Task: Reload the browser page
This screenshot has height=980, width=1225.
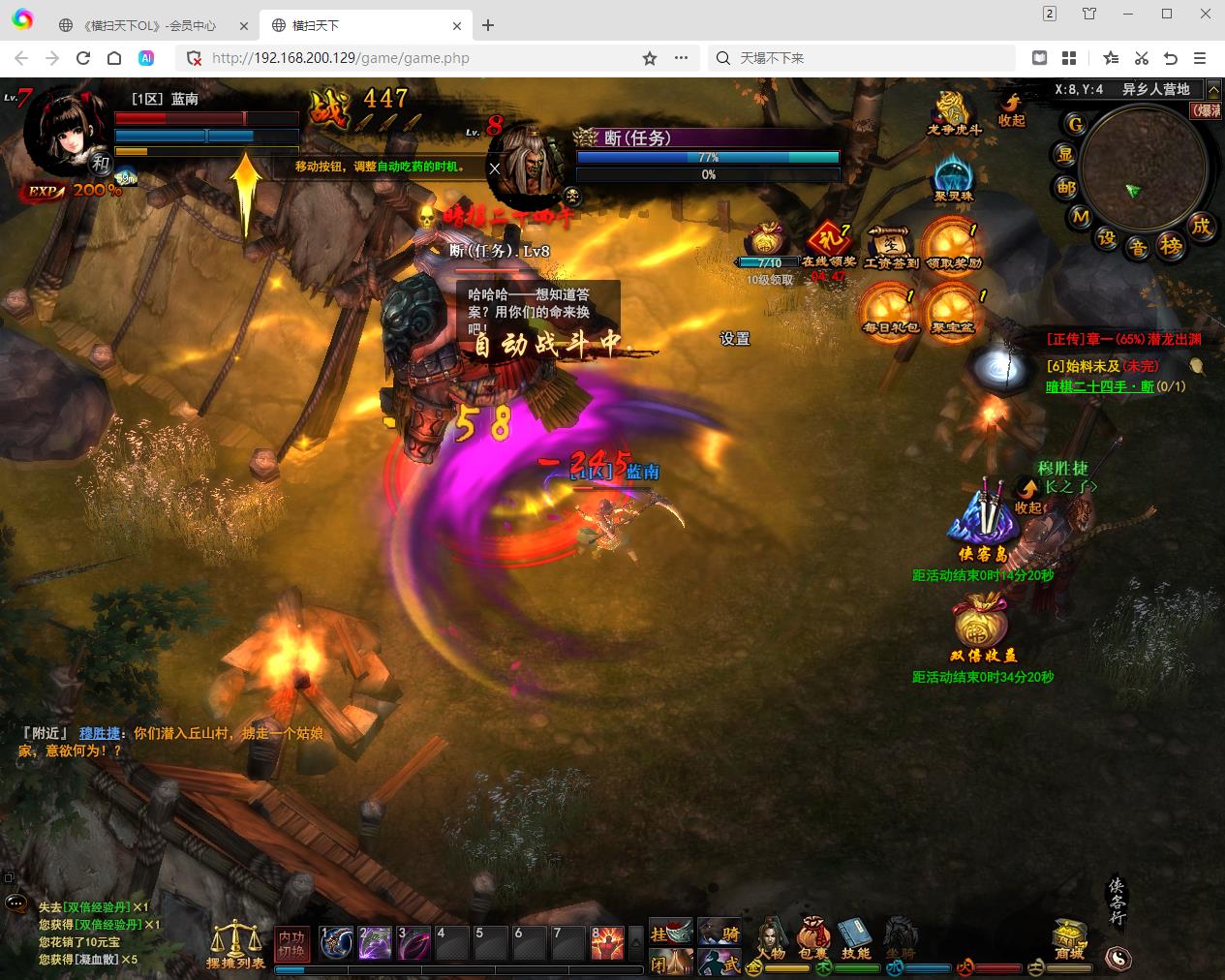Action: pos(83,58)
